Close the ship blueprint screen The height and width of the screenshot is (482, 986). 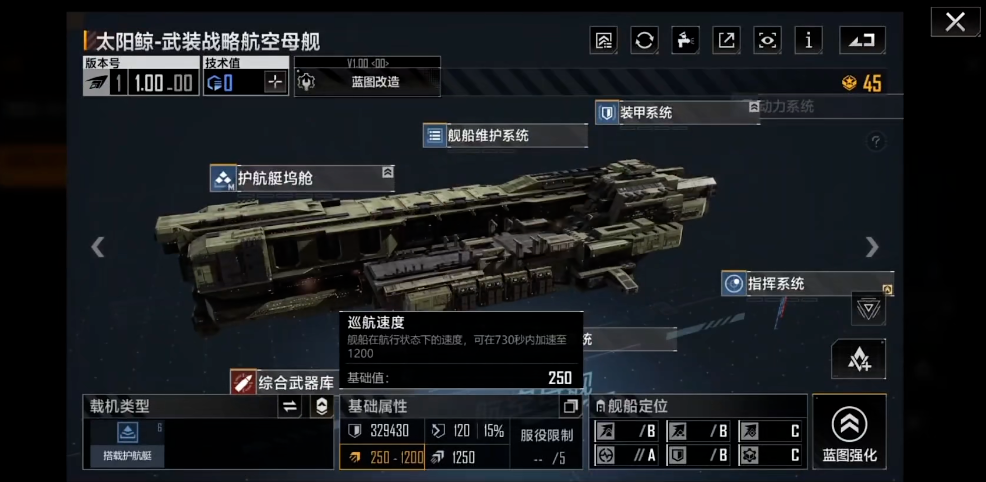955,22
